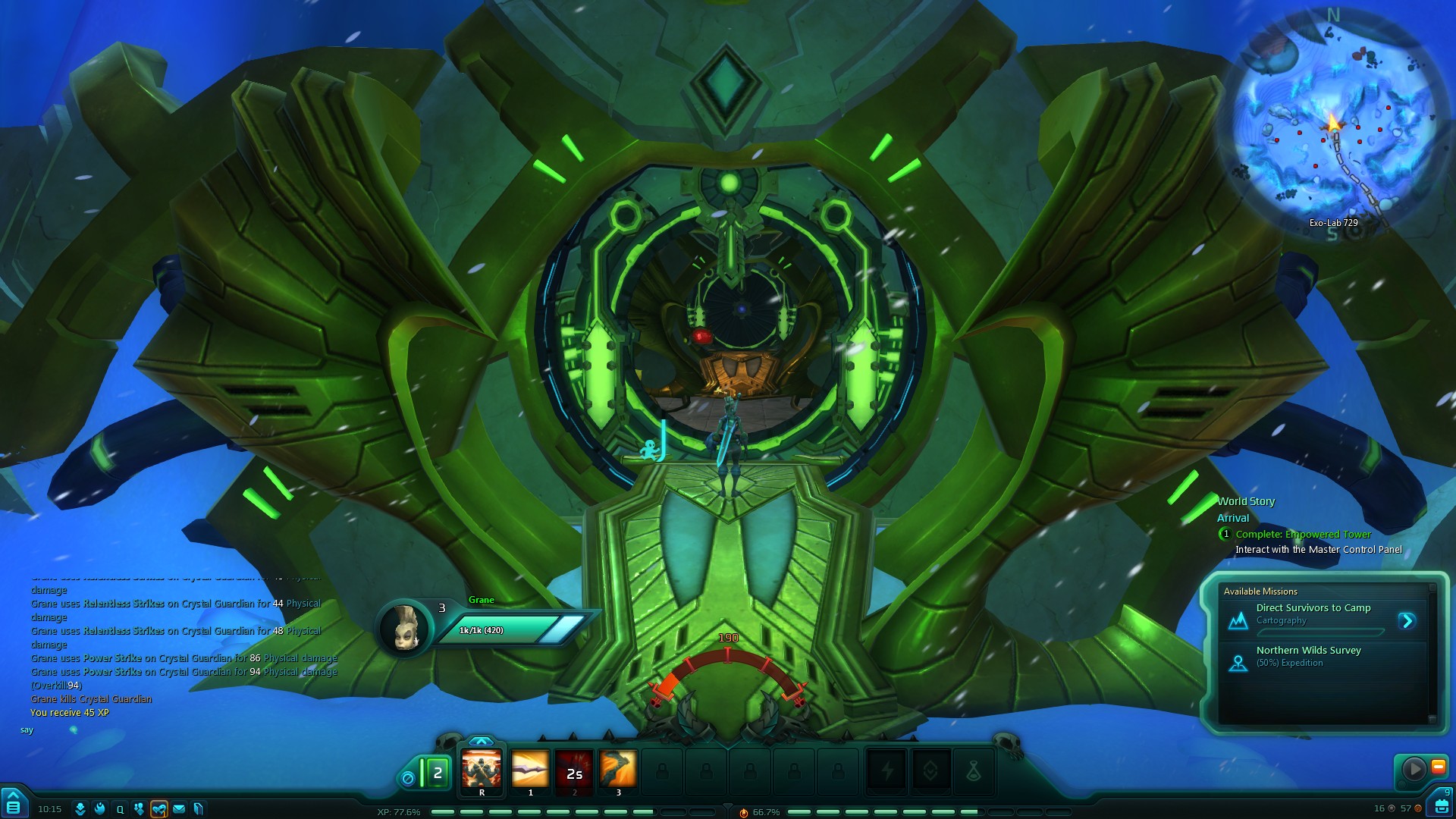
Task: Click the Q icon in the bottom toolbar
Action: (120, 809)
